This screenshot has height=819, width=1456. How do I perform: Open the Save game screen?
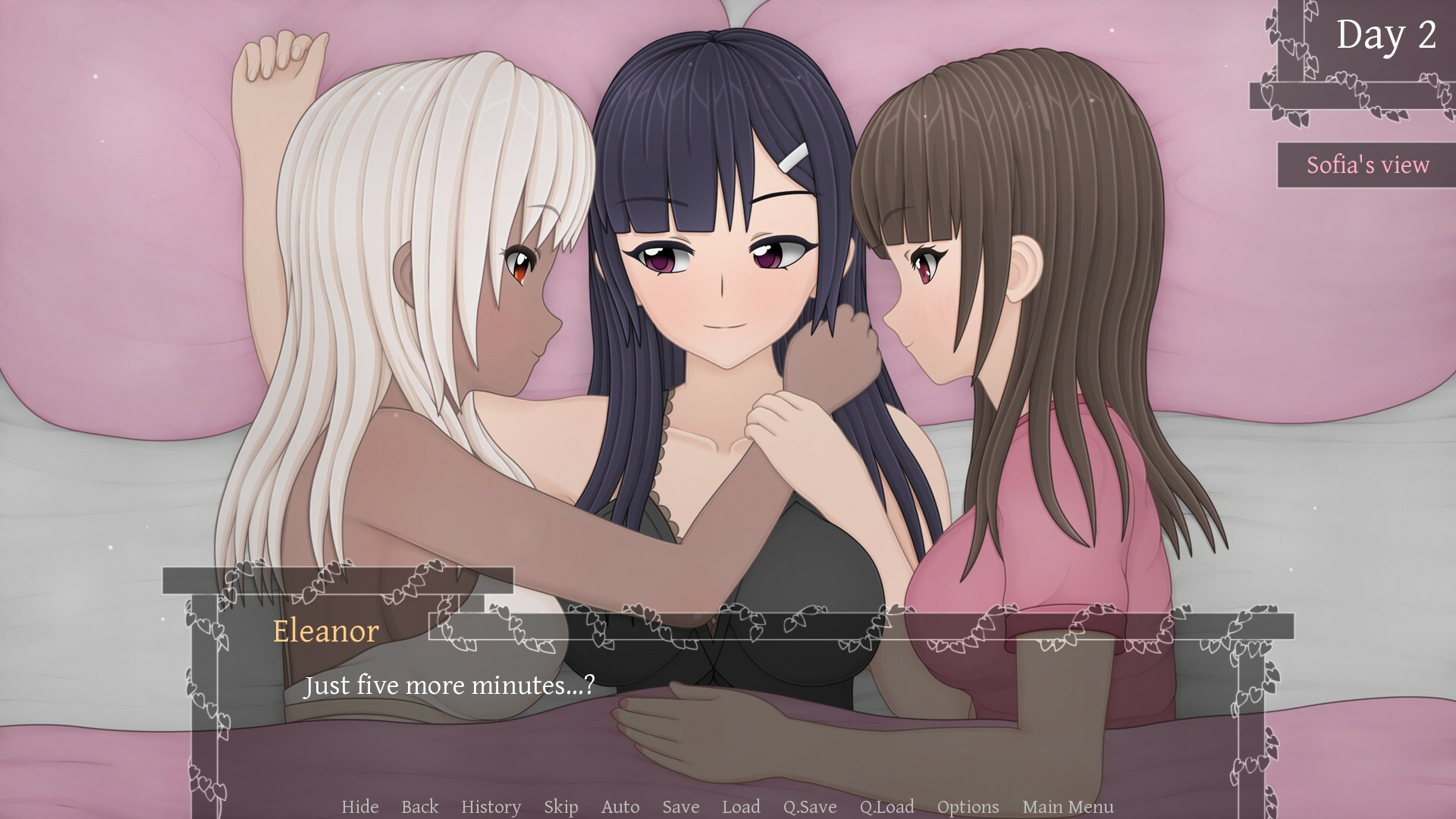click(x=679, y=807)
